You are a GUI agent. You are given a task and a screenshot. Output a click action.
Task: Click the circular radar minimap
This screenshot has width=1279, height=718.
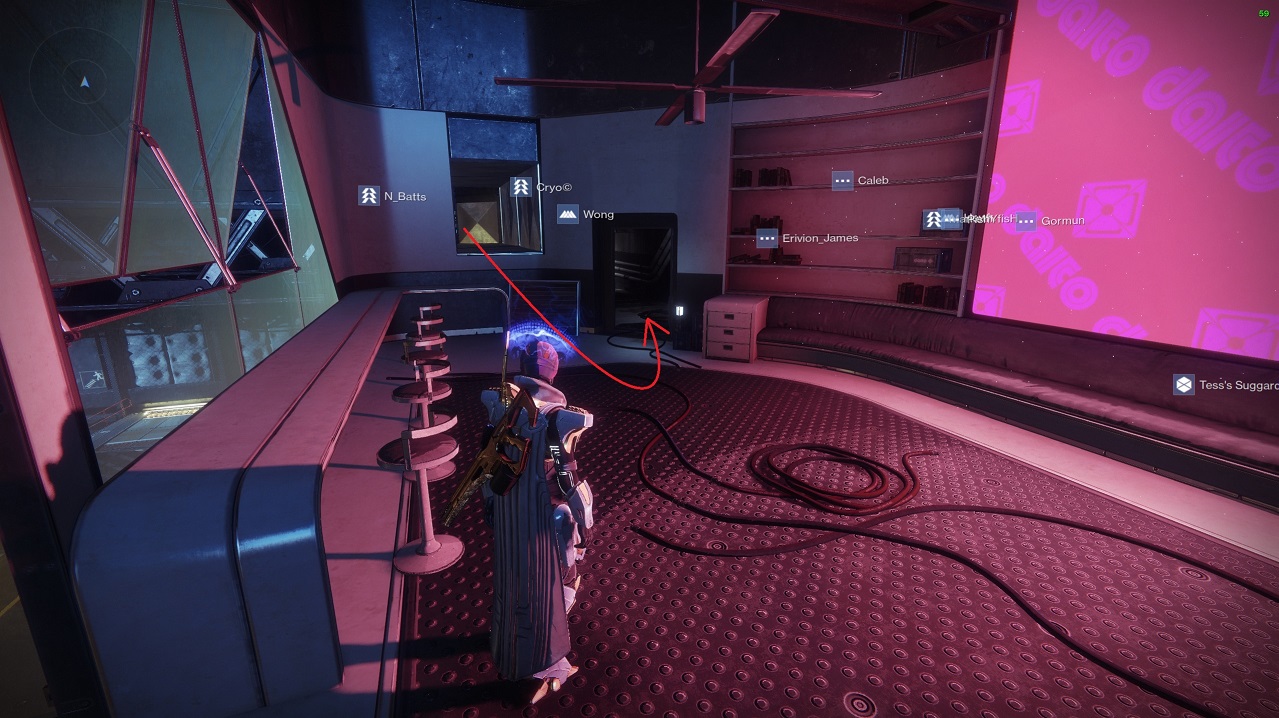pyautogui.click(x=84, y=81)
